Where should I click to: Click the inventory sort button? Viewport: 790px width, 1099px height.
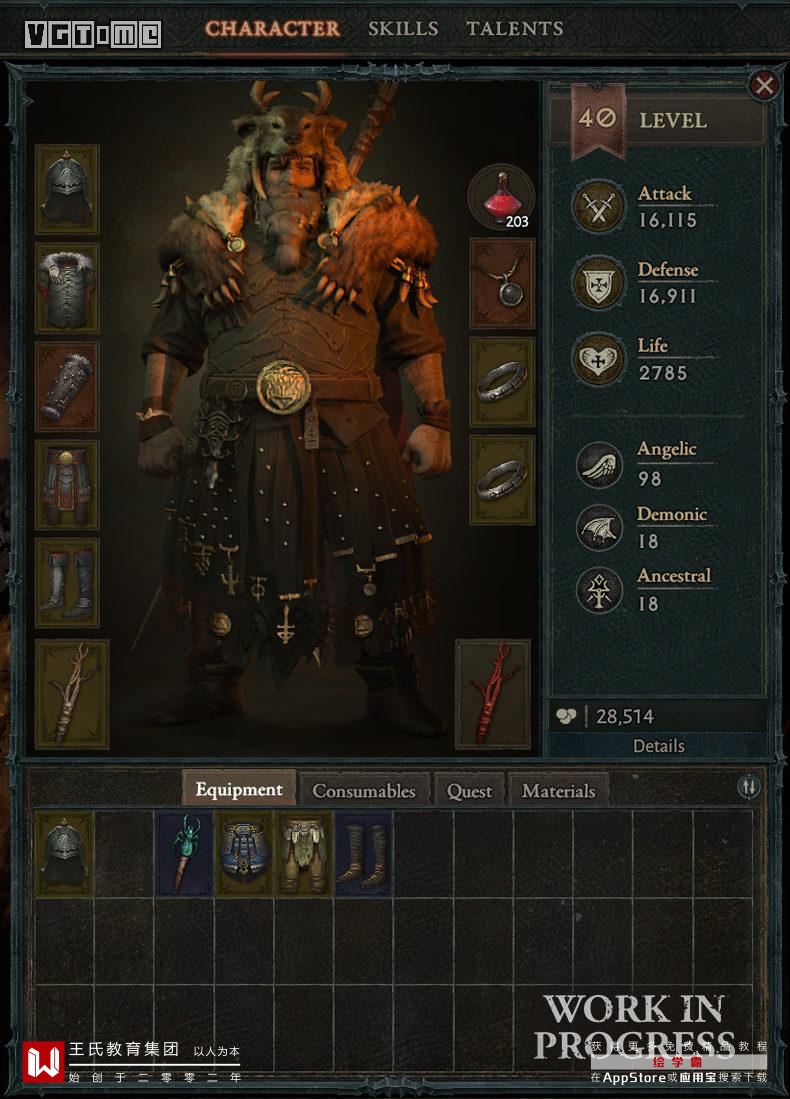pyautogui.click(x=749, y=787)
